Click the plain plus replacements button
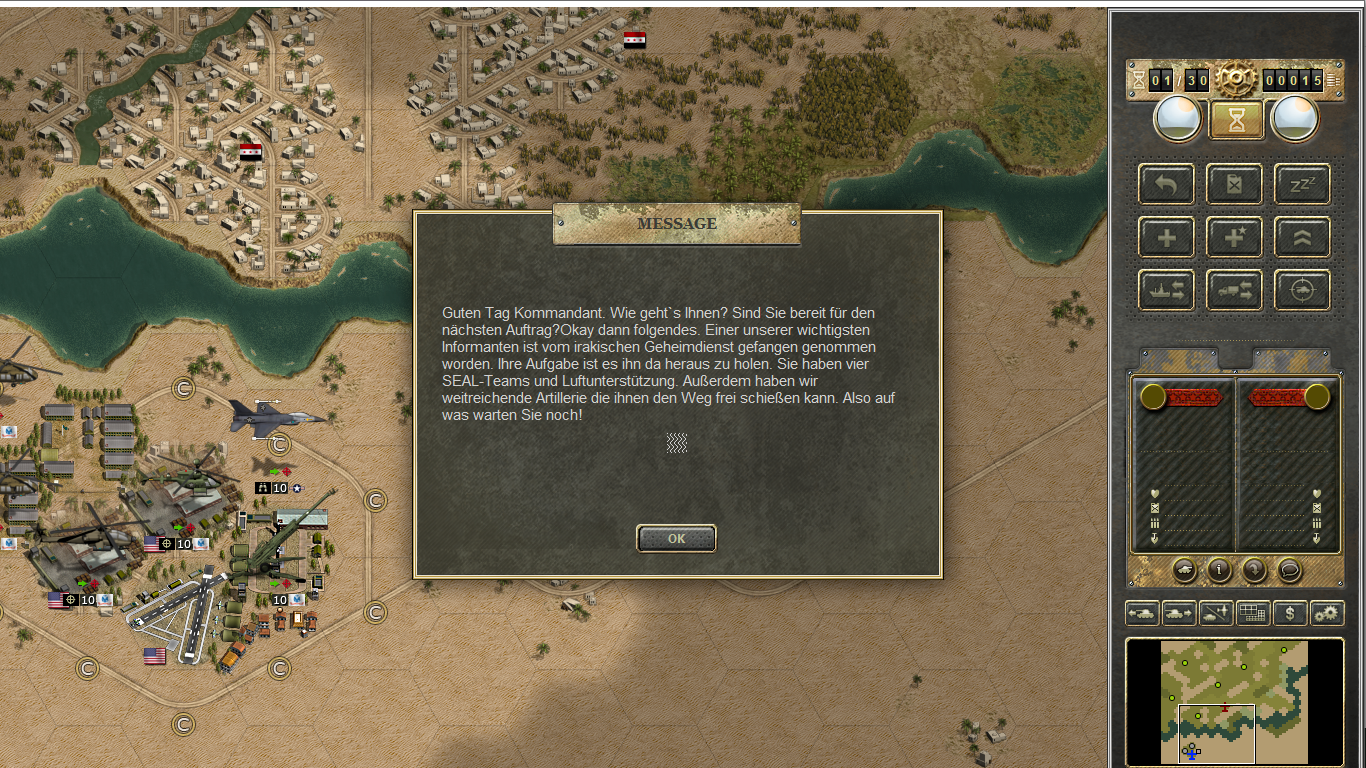Screen dimensions: 1366x768 [1166, 237]
